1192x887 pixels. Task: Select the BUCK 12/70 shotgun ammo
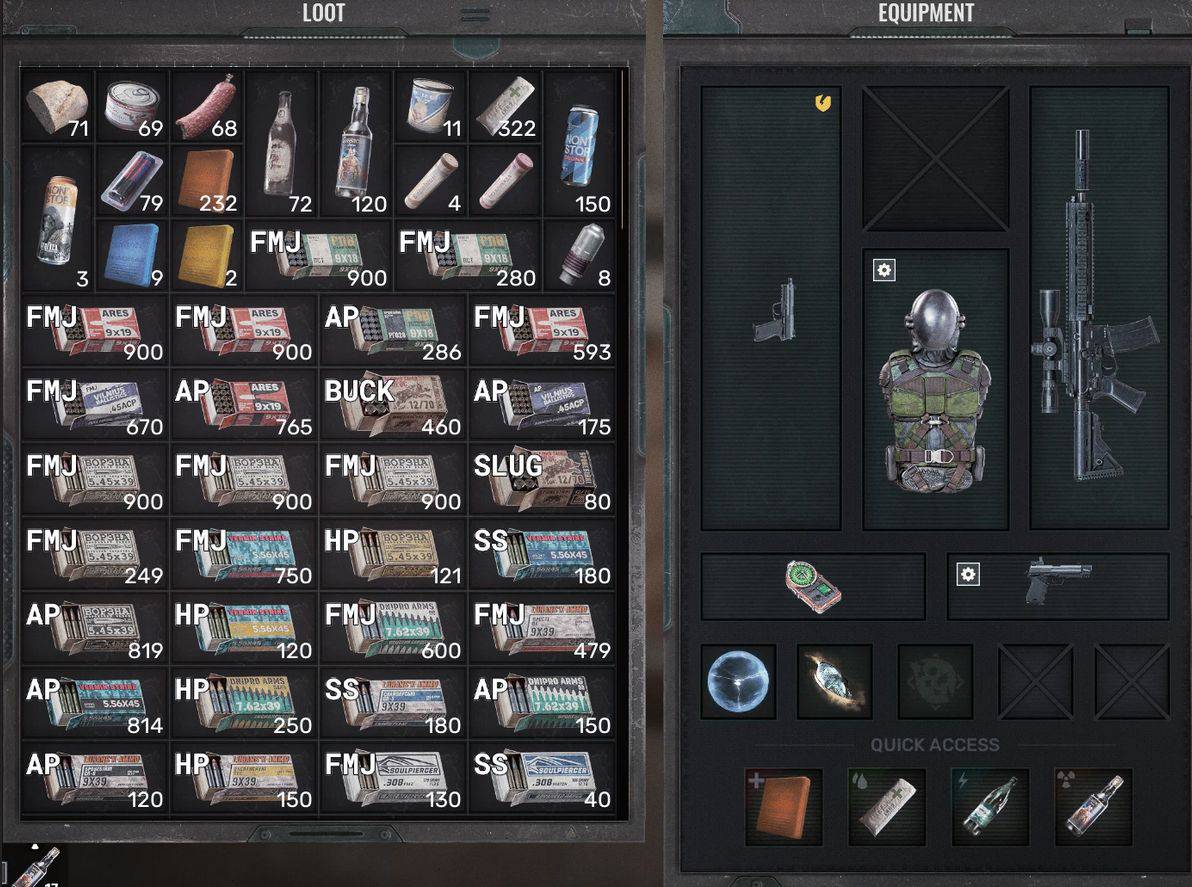point(393,405)
